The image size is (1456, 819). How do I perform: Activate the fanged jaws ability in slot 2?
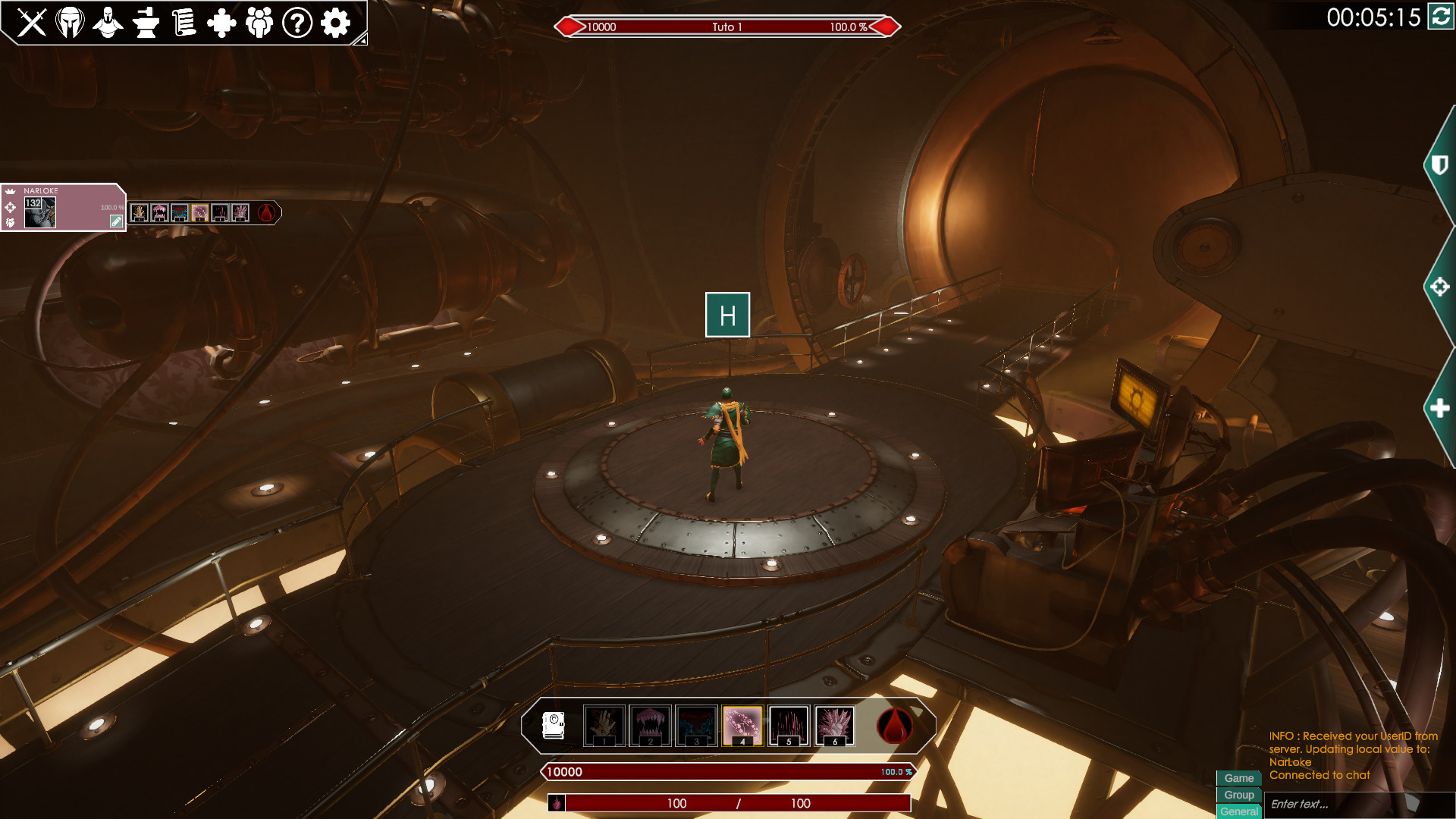coord(650,726)
